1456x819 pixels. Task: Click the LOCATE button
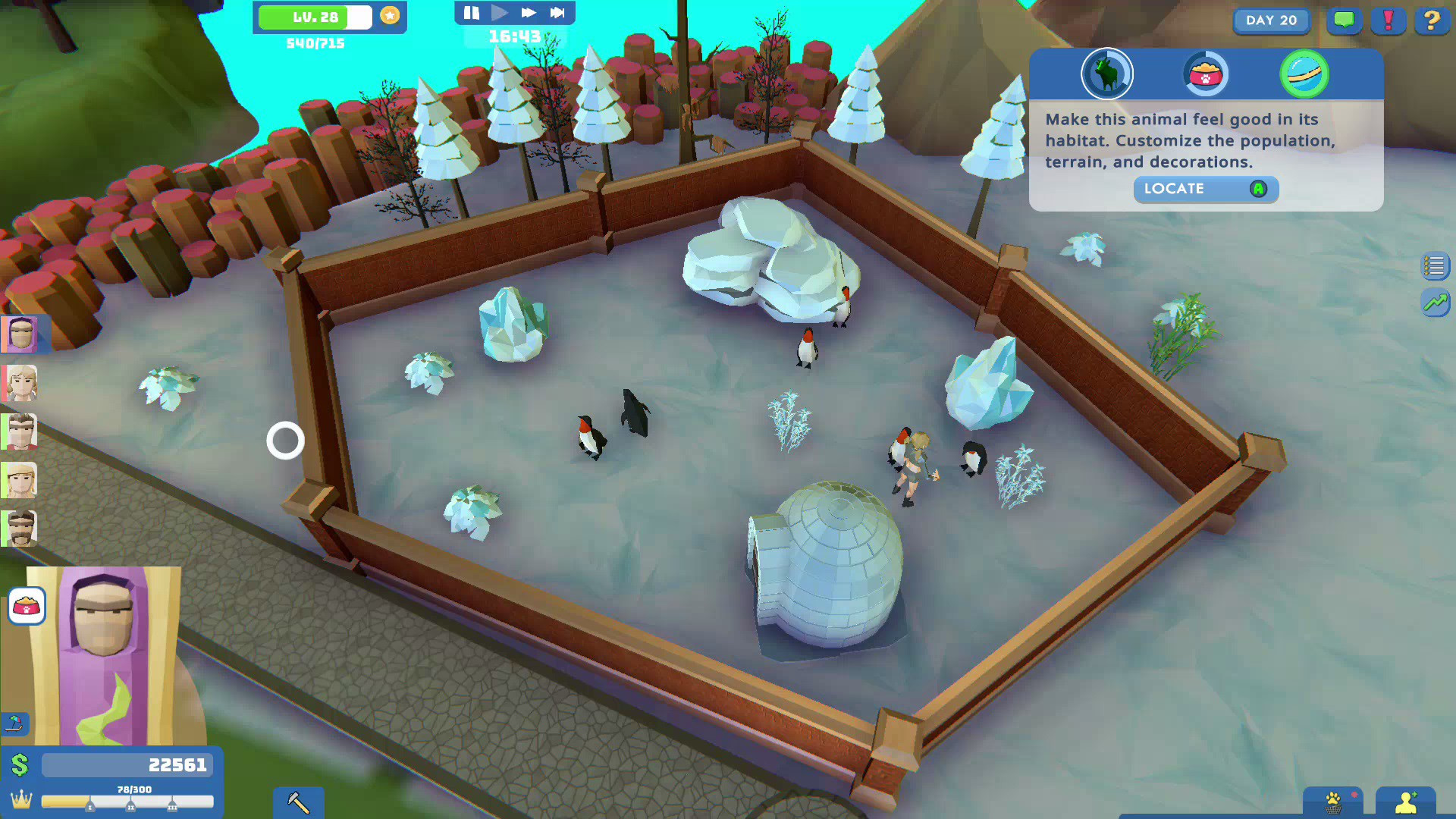(x=1206, y=189)
